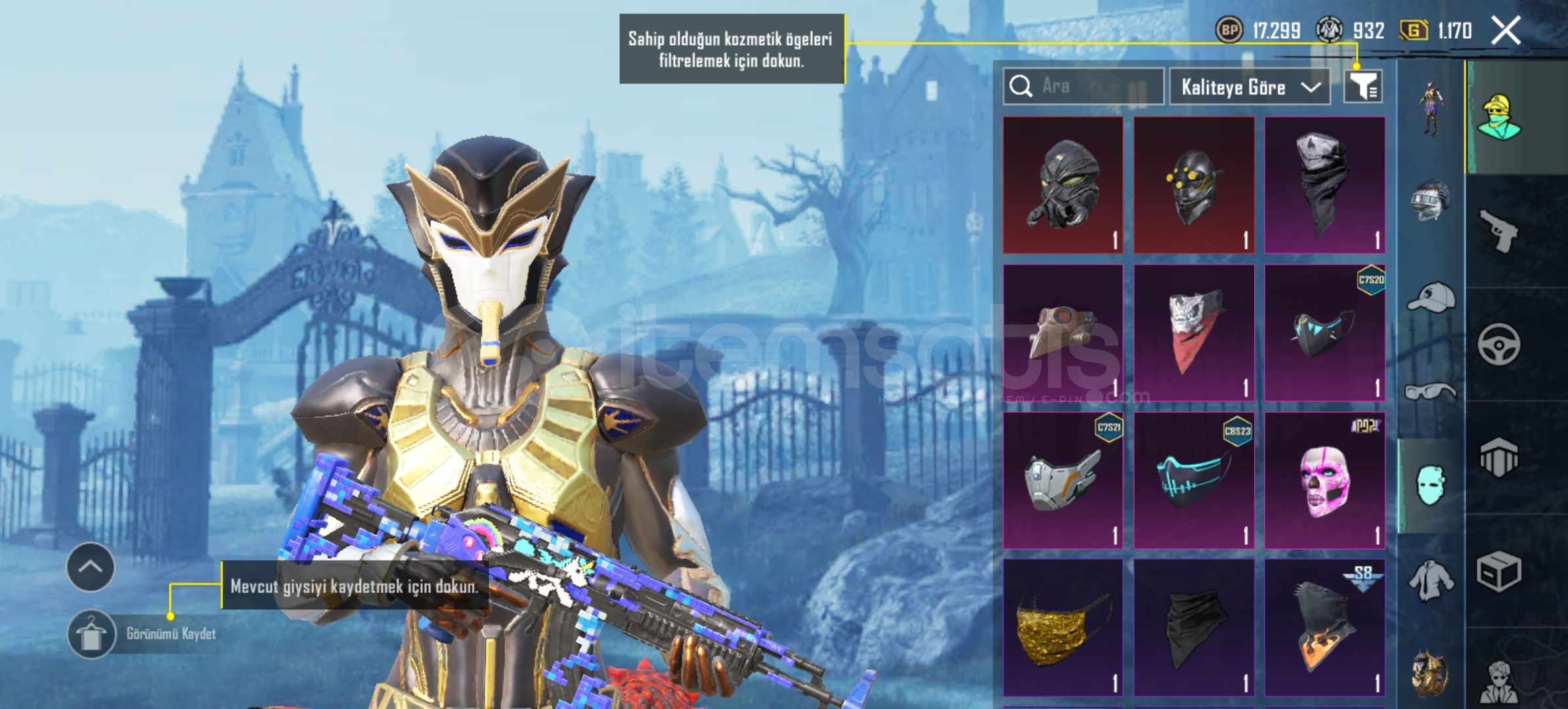The height and width of the screenshot is (709, 1568).
Task: Choose the black helmet with yellow dots
Action: pyautogui.click(x=1194, y=185)
